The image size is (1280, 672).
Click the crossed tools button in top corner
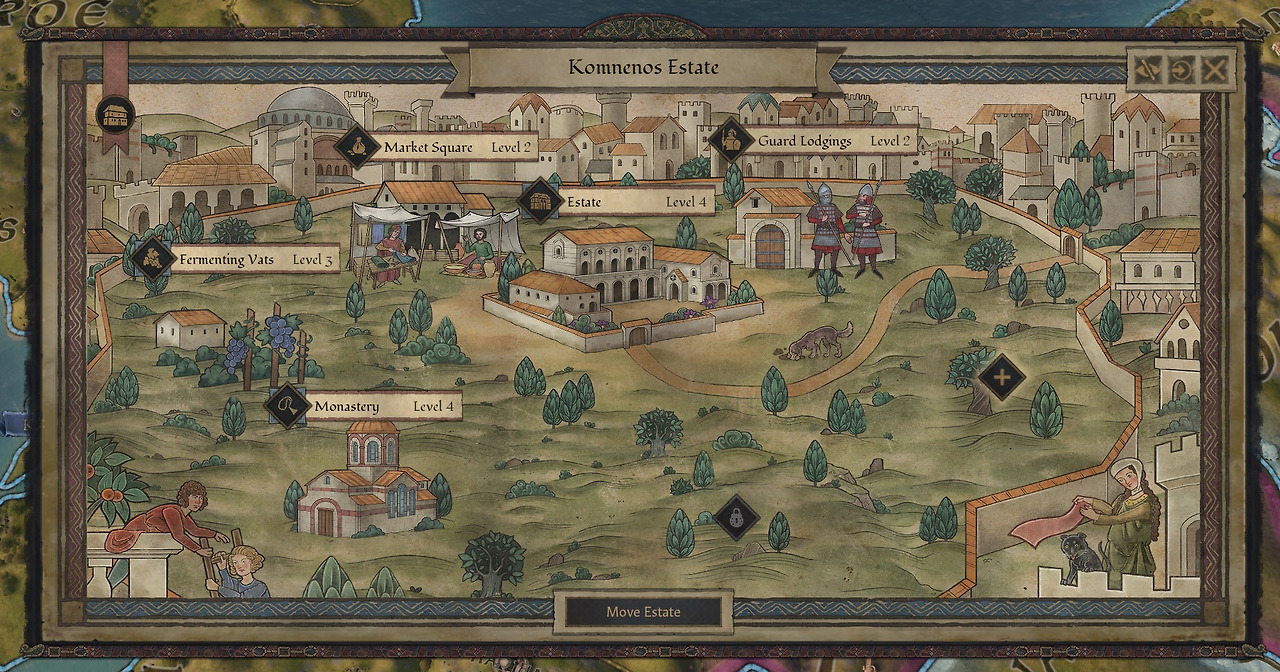point(1149,69)
